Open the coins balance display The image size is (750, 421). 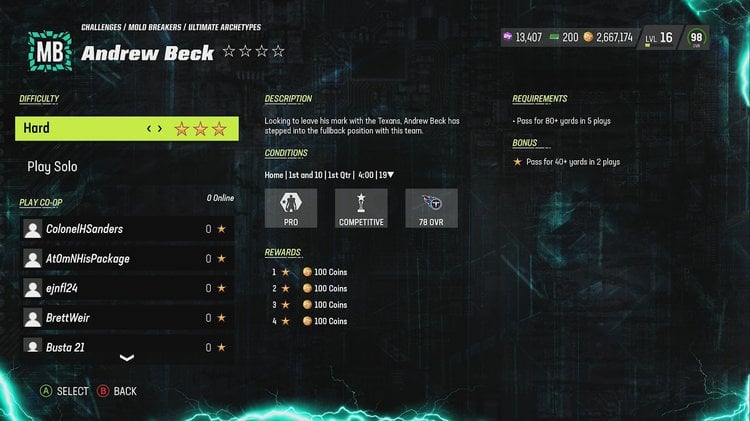pos(607,38)
